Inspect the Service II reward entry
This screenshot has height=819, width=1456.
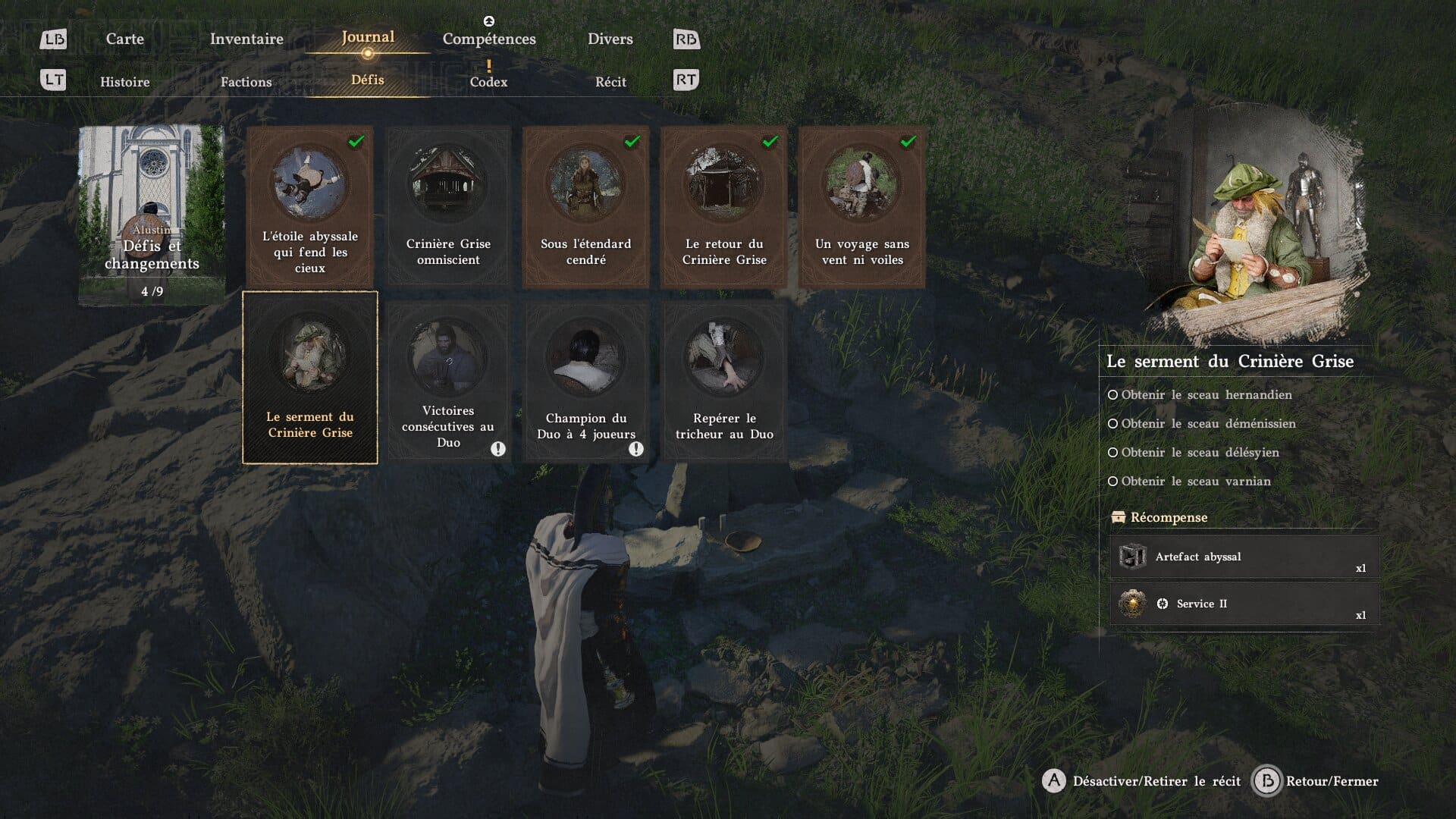(x=1244, y=604)
